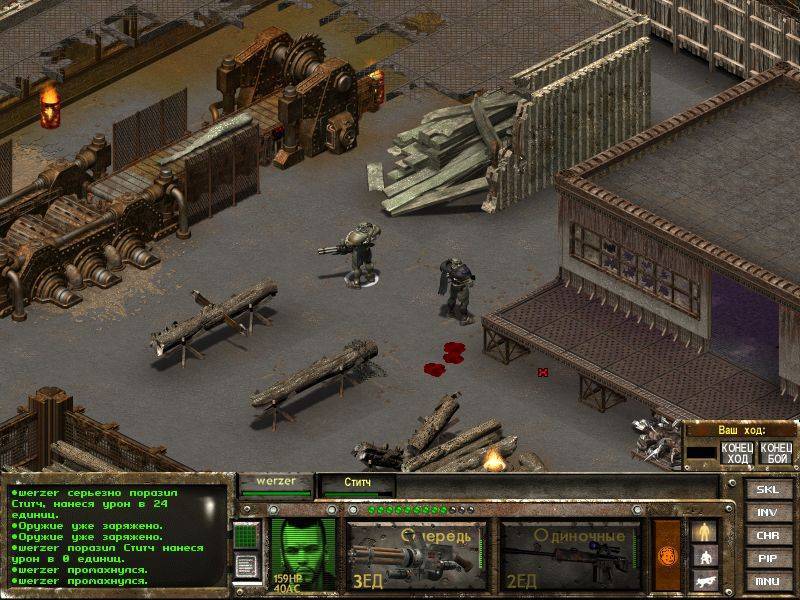Select the sniper rifle slot labeled Одиночные
The width and height of the screenshot is (800, 600).
pos(571,554)
